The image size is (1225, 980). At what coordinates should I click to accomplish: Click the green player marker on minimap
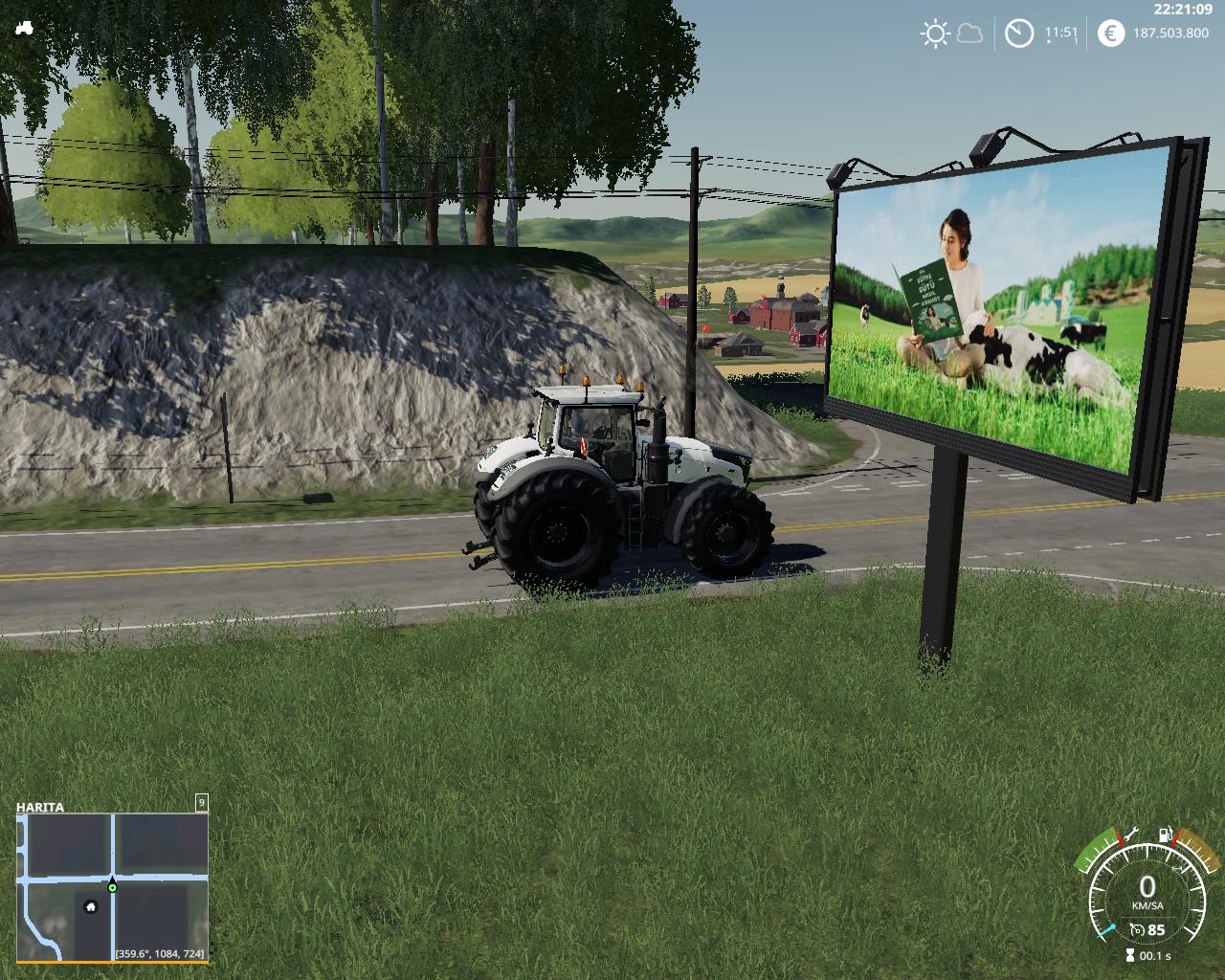click(113, 888)
